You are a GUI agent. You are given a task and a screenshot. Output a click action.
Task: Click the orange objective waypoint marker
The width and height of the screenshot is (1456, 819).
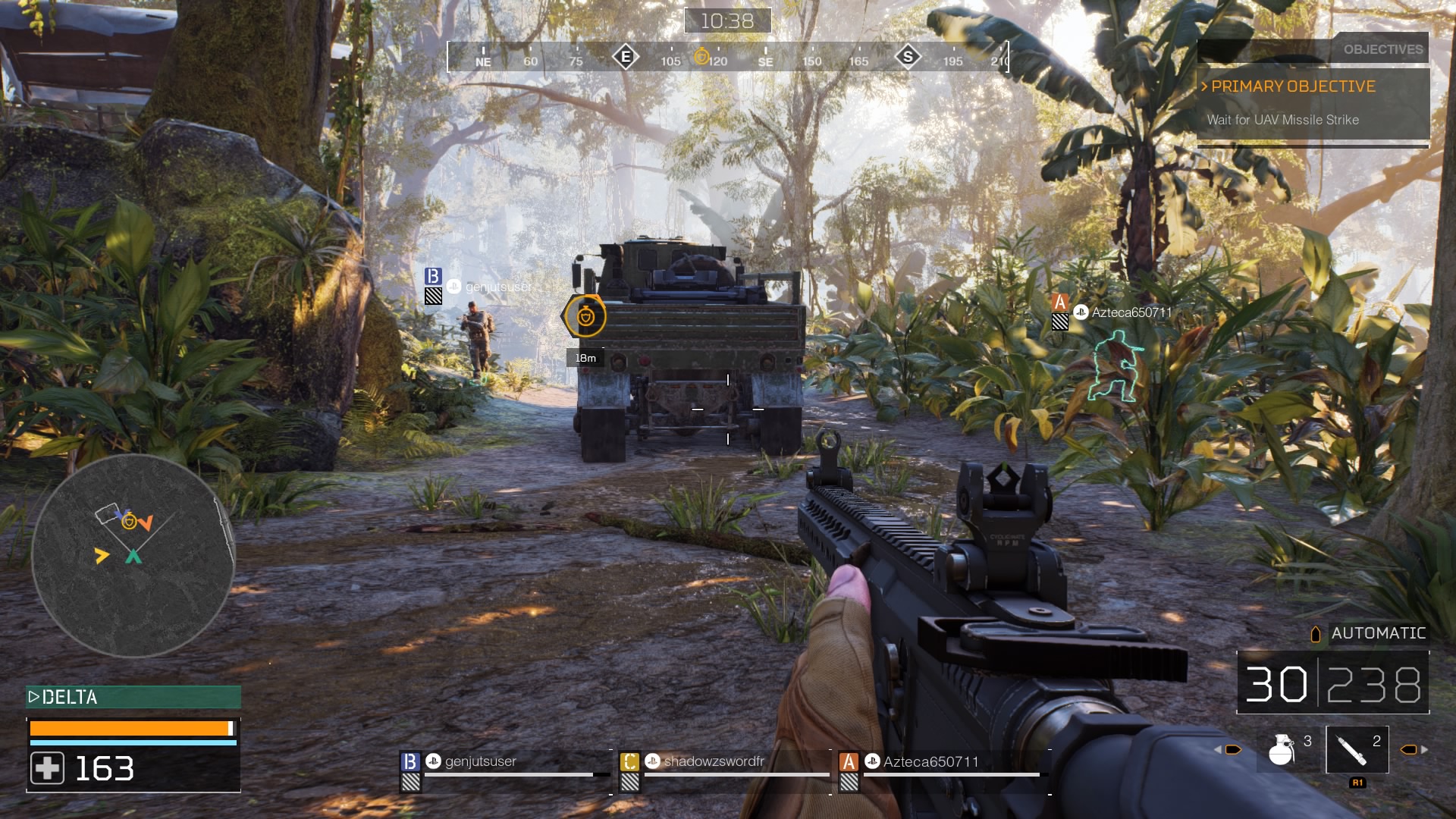point(585,316)
